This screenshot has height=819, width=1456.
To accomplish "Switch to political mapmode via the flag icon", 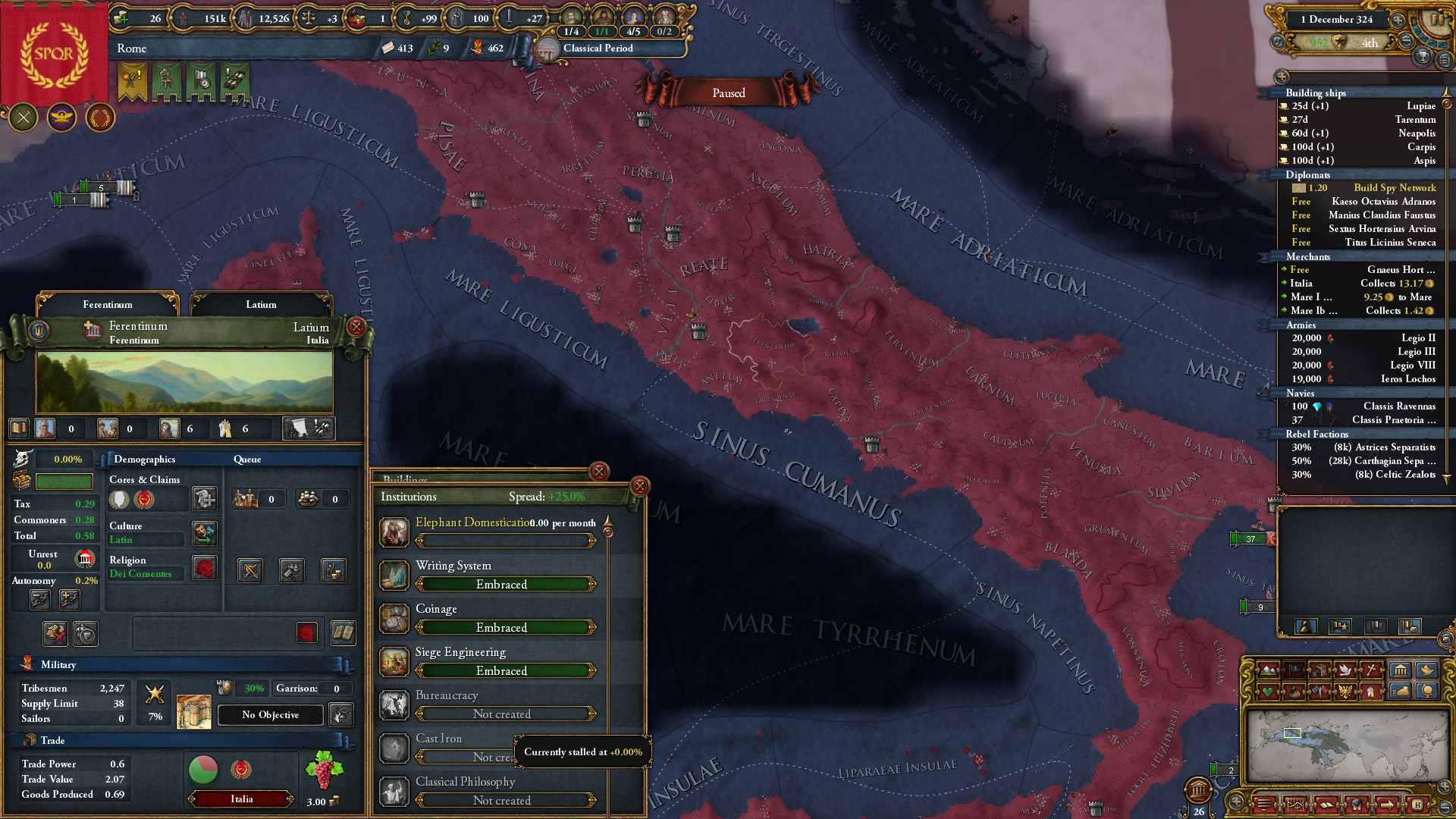I will point(1294,670).
